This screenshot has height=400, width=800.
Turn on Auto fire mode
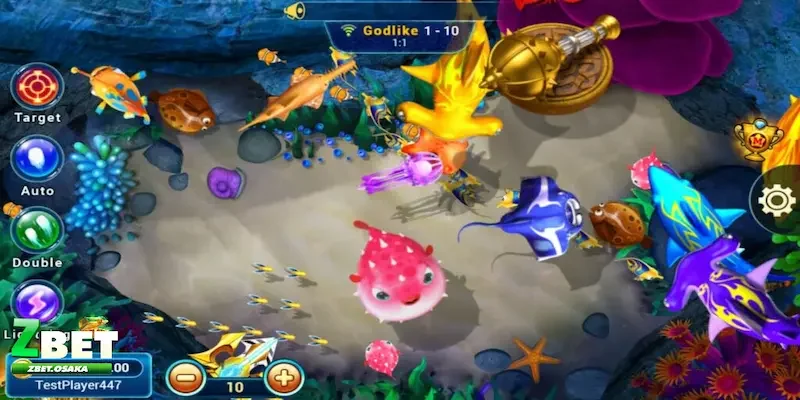click(x=37, y=159)
